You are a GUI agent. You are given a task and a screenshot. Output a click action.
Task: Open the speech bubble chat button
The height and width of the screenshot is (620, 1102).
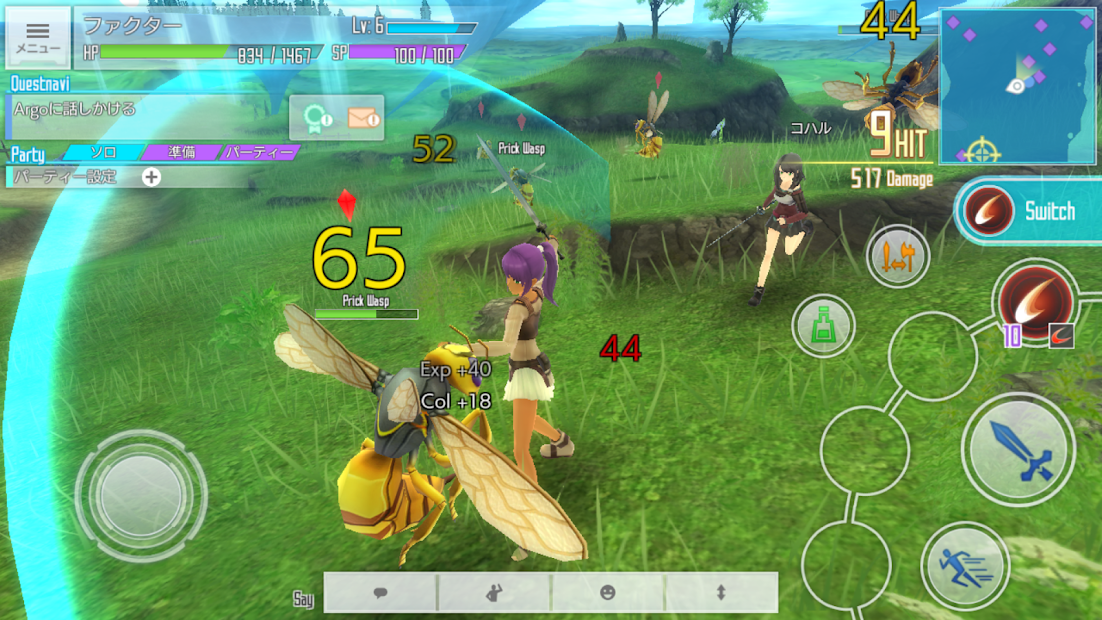pyautogui.click(x=381, y=593)
